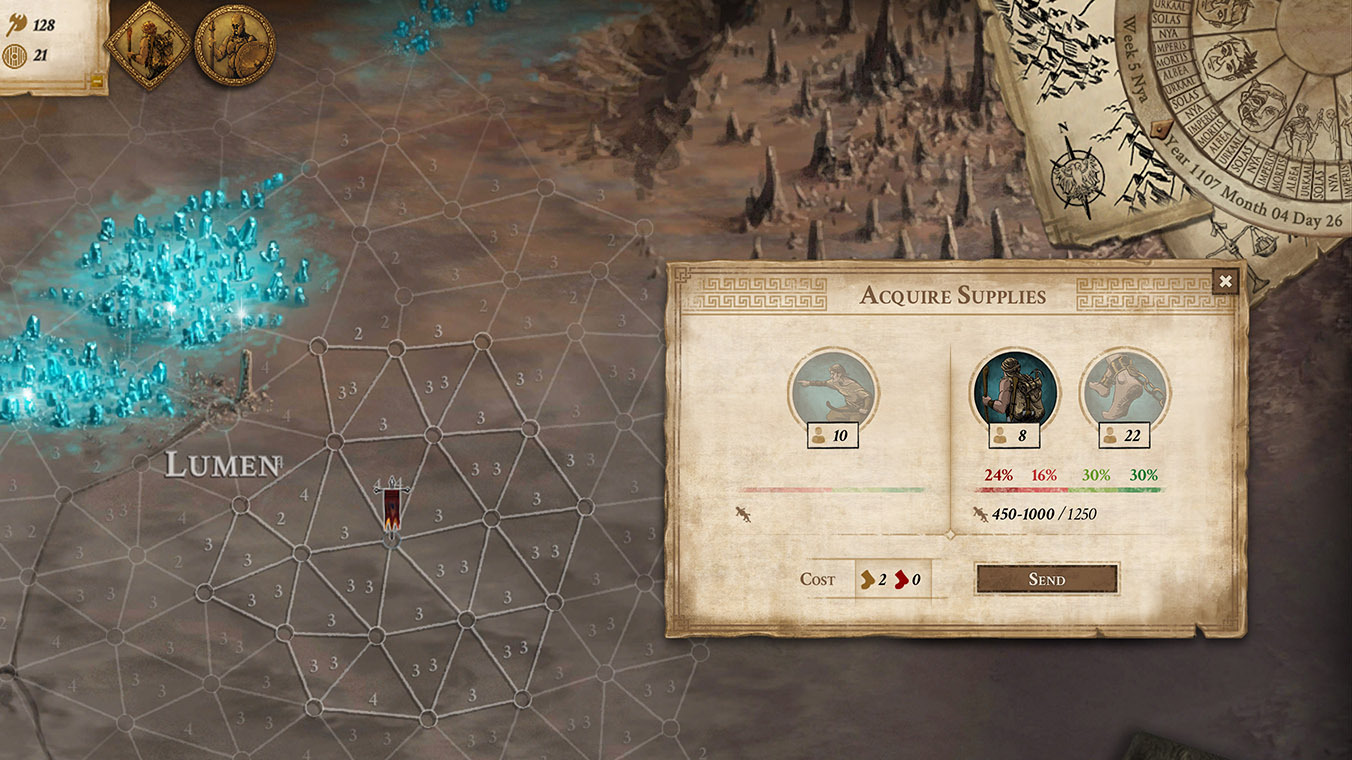Send the party to acquire supplies

click(x=1046, y=579)
